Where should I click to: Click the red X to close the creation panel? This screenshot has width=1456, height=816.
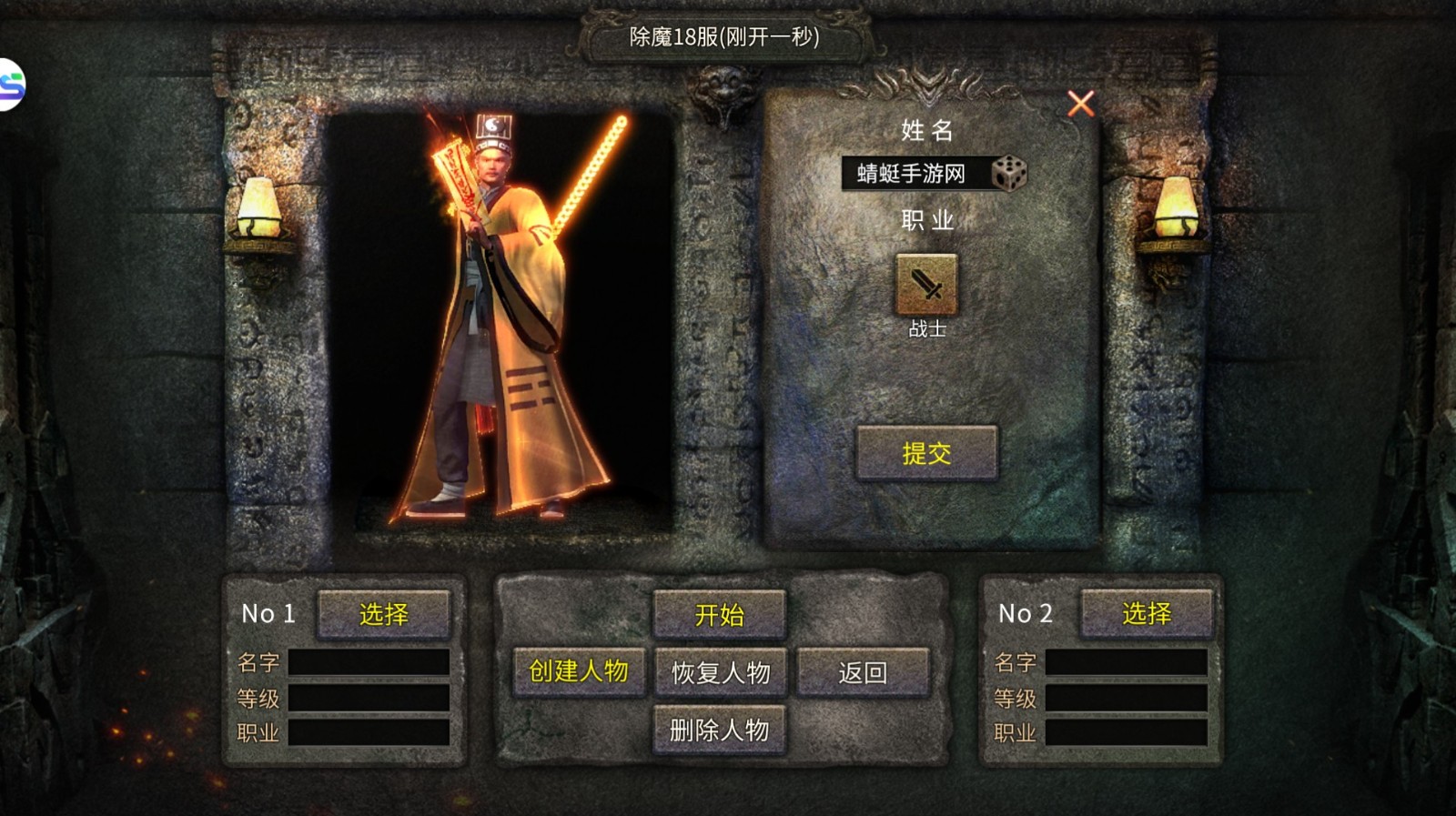[x=1079, y=103]
